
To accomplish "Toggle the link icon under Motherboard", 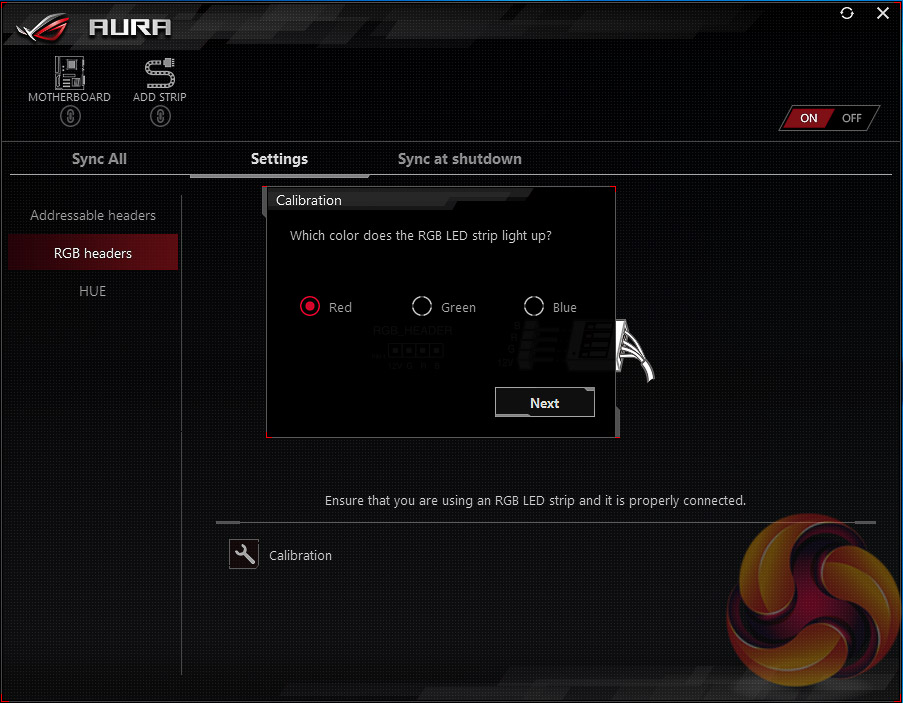I will [x=69, y=116].
